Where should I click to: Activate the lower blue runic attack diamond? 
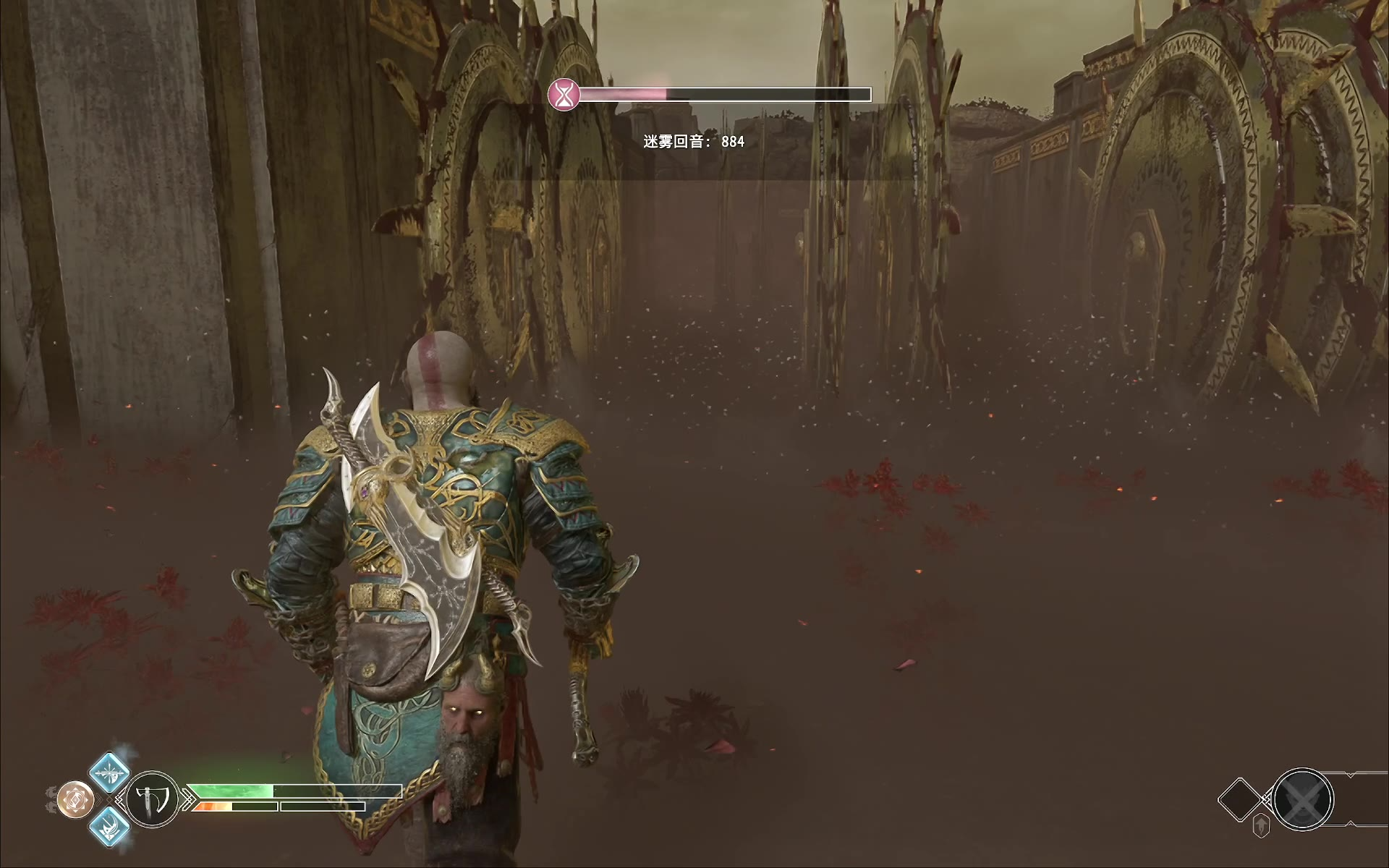(x=110, y=826)
